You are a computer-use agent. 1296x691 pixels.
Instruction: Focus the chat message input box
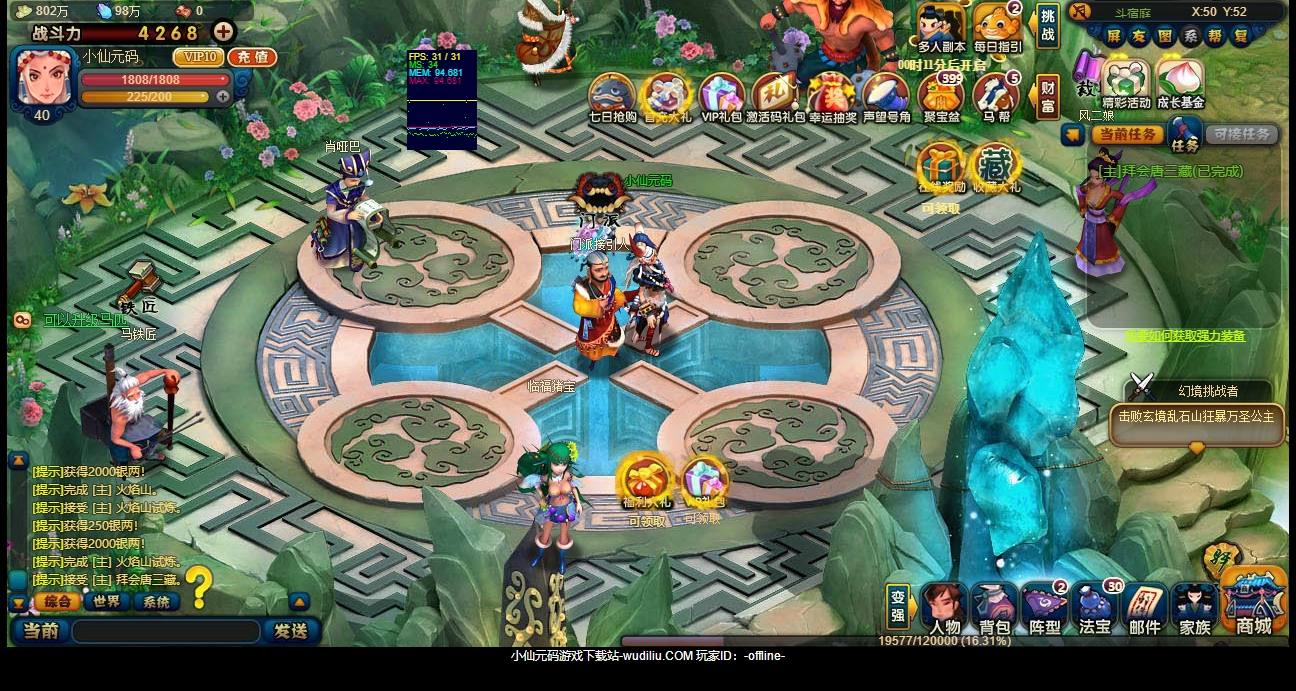tap(166, 631)
